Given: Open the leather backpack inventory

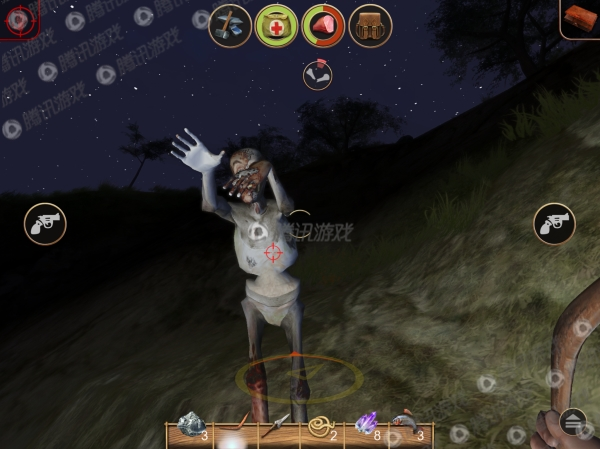Looking at the screenshot, I should [370, 26].
